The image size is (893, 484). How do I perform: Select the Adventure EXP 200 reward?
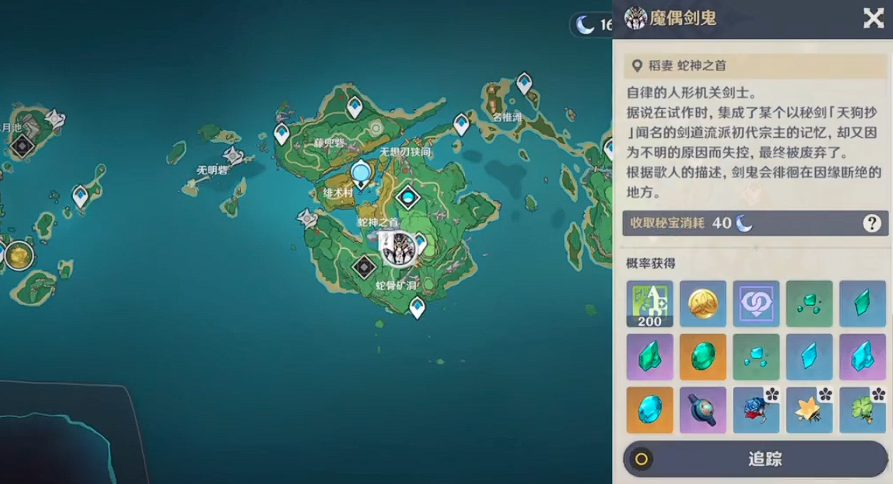point(649,303)
